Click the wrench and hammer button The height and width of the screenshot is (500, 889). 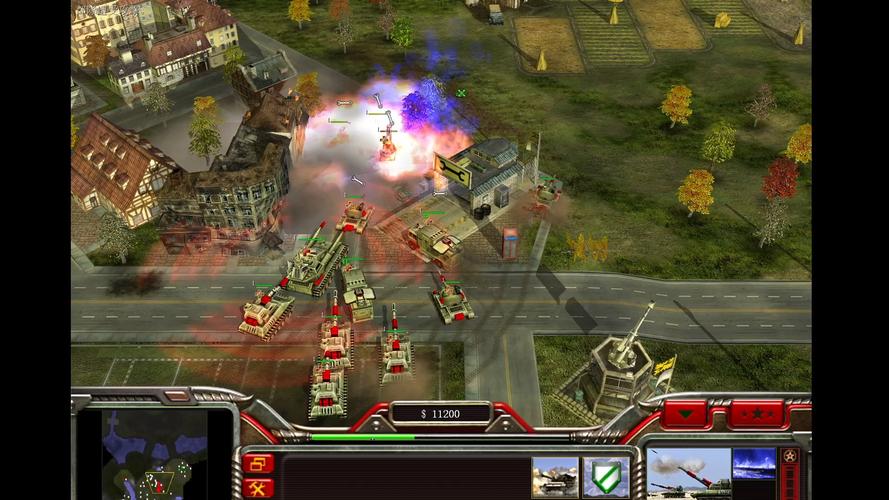[x=257, y=487]
